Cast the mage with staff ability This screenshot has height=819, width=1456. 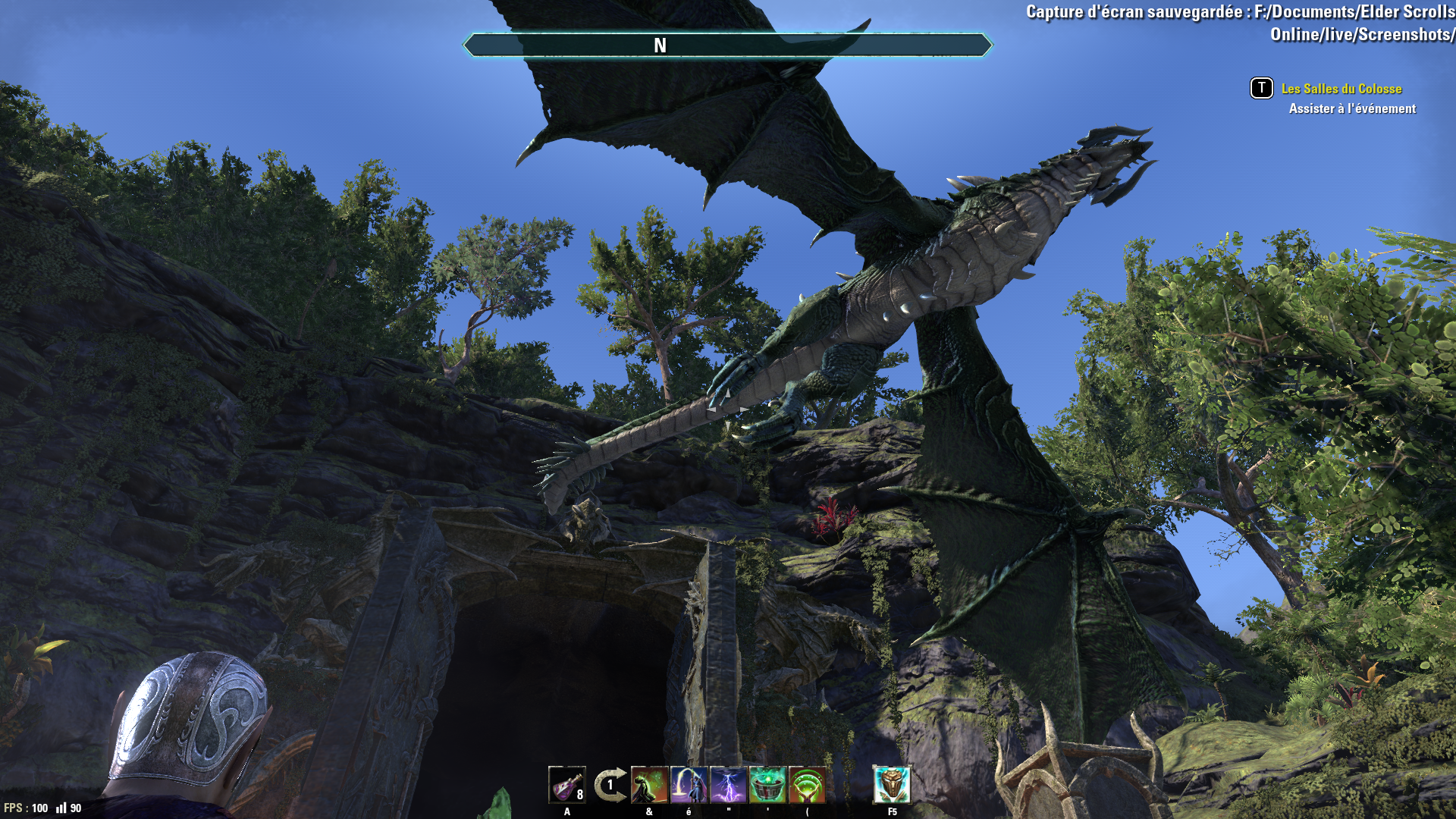[689, 784]
